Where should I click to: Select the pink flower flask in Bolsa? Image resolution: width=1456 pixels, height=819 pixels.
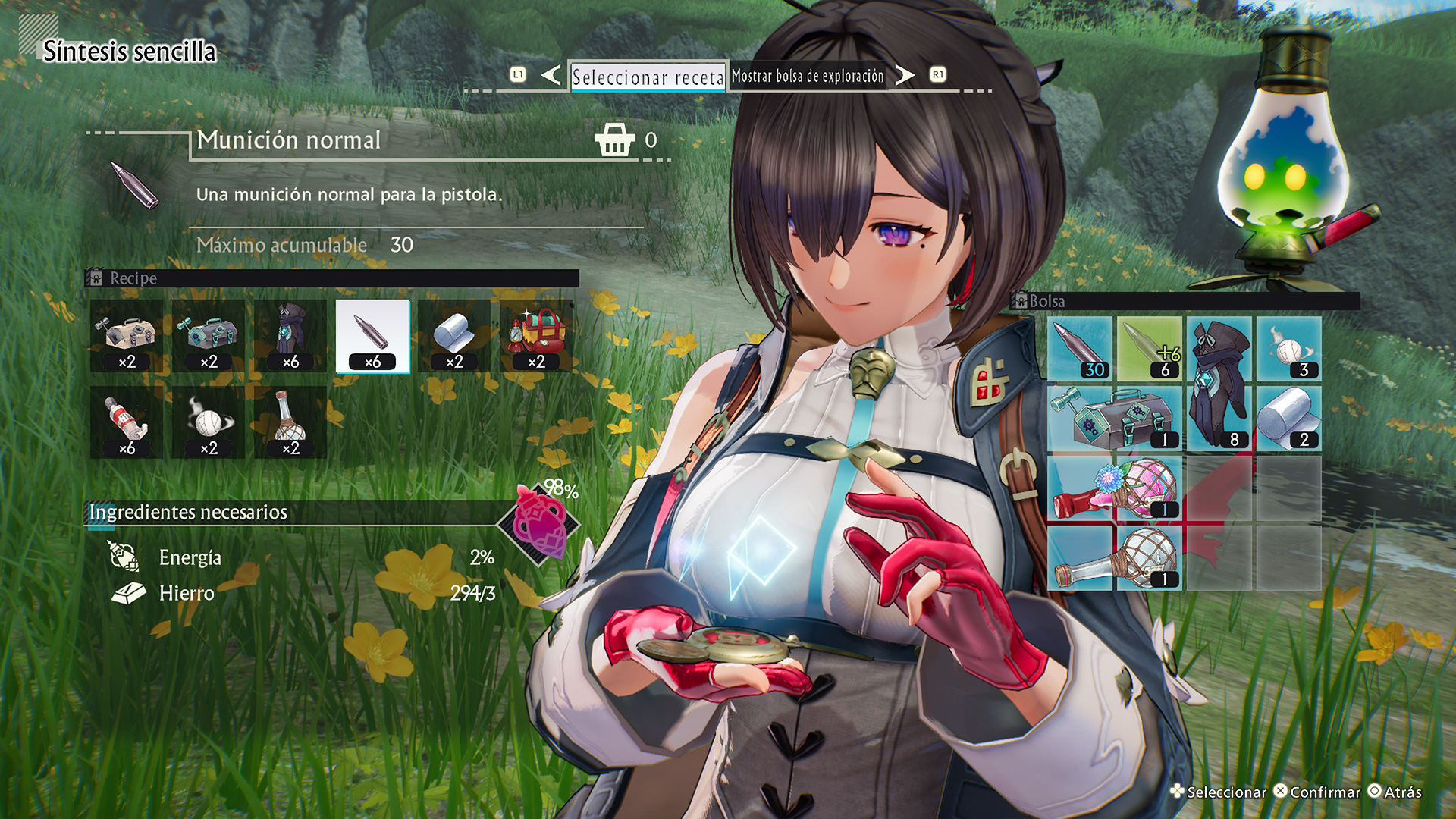(1115, 488)
